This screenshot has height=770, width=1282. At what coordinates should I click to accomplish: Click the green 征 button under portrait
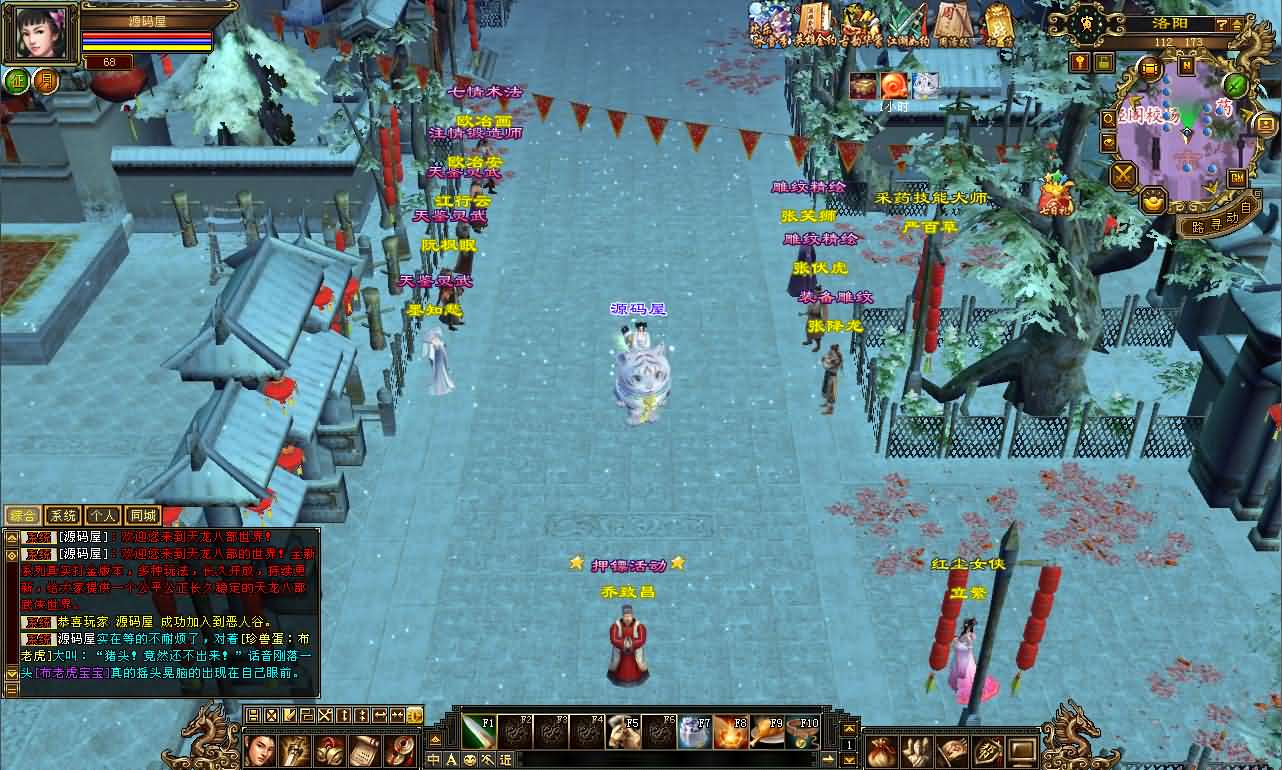16,81
